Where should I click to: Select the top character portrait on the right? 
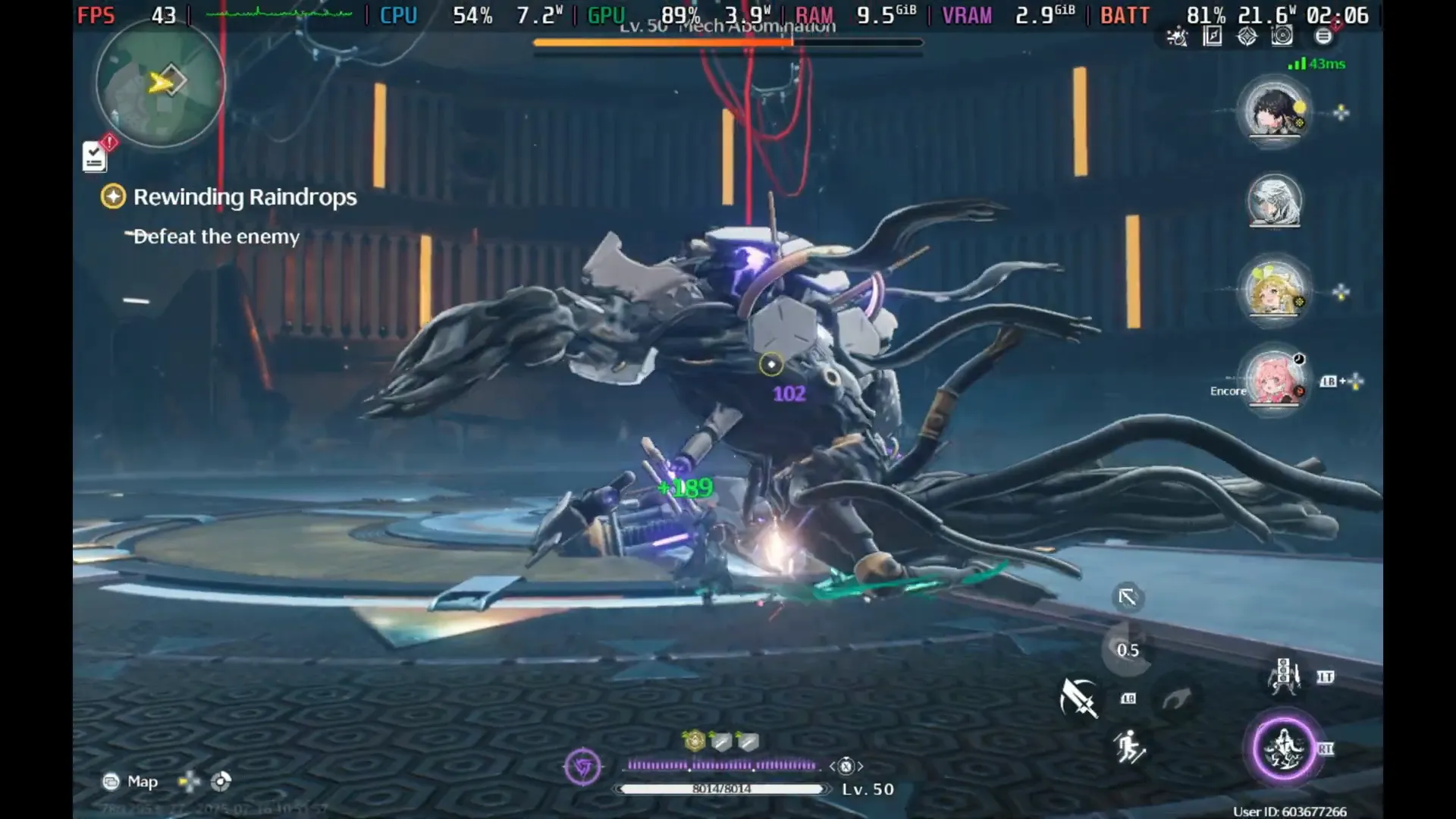click(x=1273, y=112)
